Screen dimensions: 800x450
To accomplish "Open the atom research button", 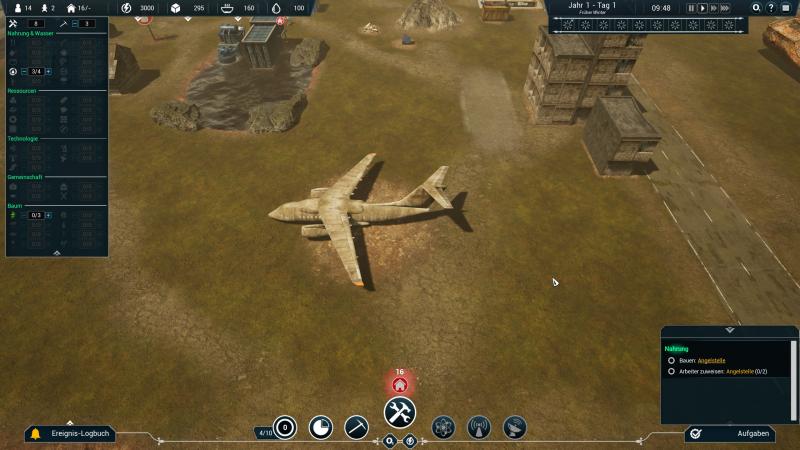I will [x=443, y=427].
